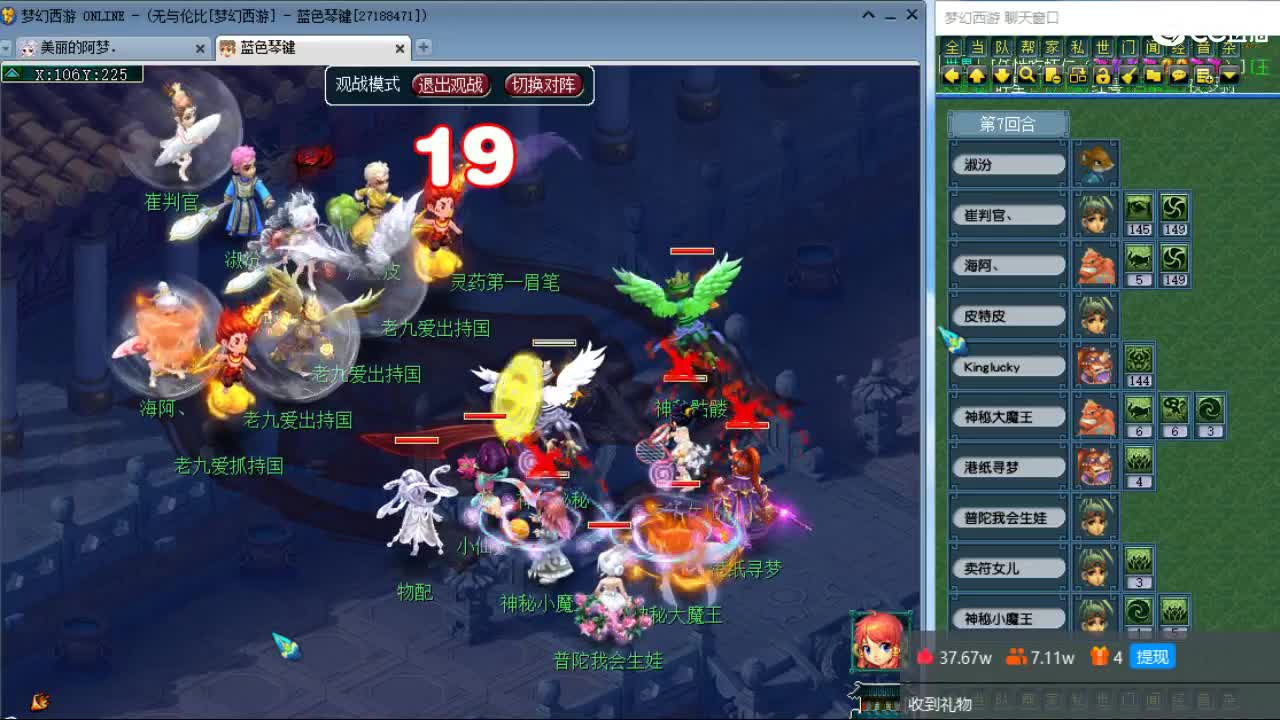
Task: Click the checkmark icon in chat toolbar
Action: pos(1127,75)
